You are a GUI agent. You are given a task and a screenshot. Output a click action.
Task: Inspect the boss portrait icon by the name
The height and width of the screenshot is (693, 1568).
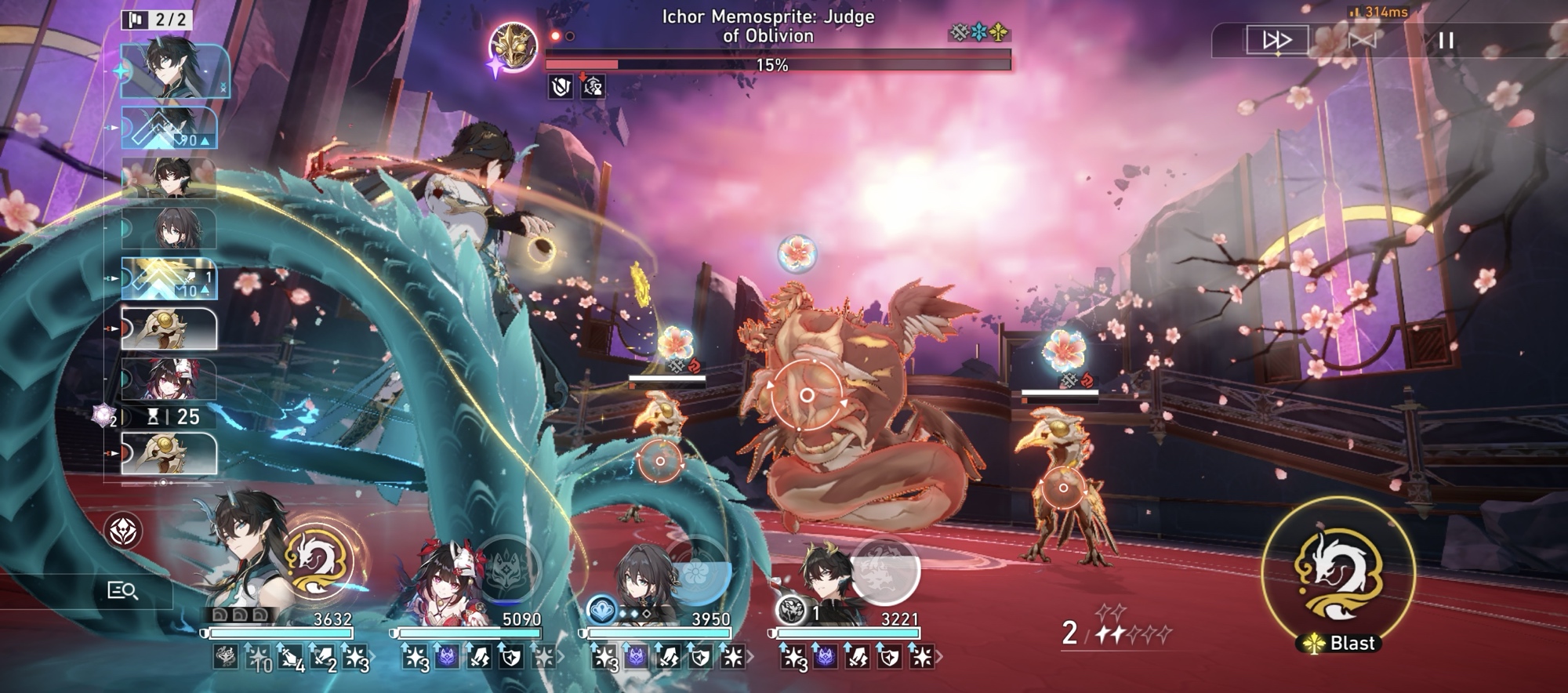(513, 47)
